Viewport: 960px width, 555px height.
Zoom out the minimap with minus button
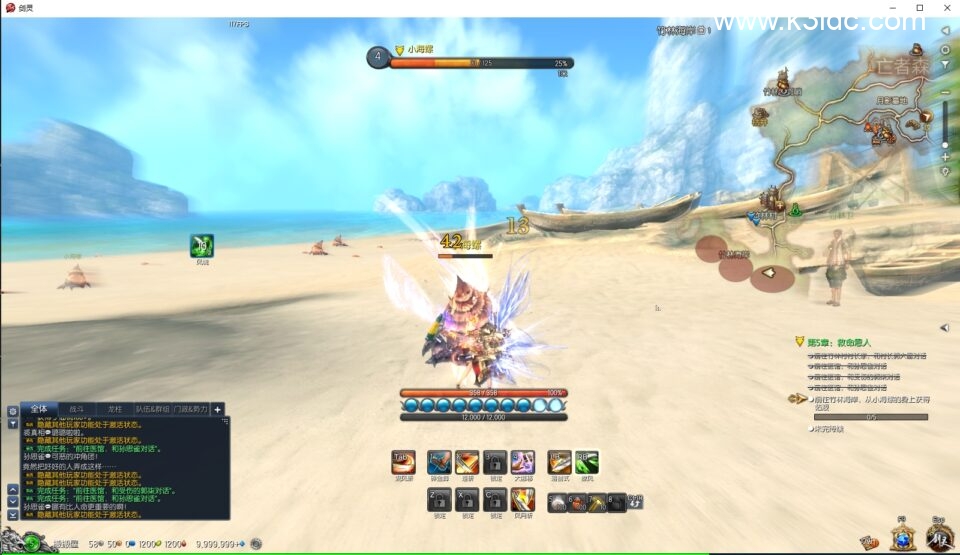coord(945,93)
